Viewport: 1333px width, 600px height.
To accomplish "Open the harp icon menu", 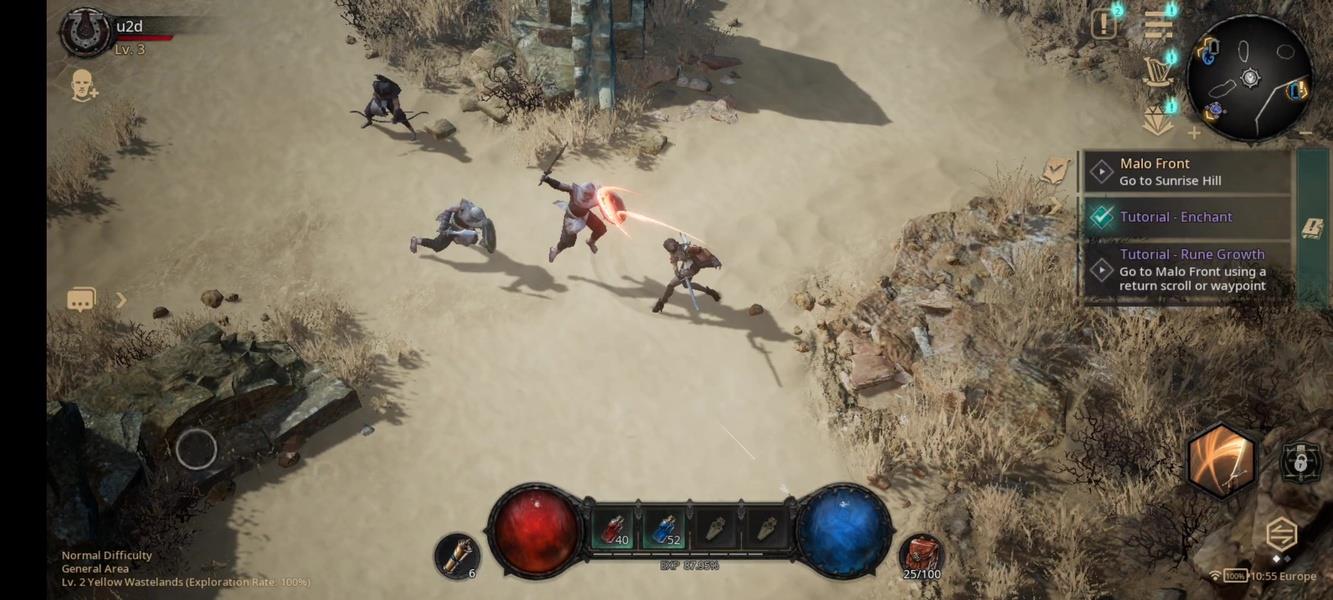I will point(1158,71).
